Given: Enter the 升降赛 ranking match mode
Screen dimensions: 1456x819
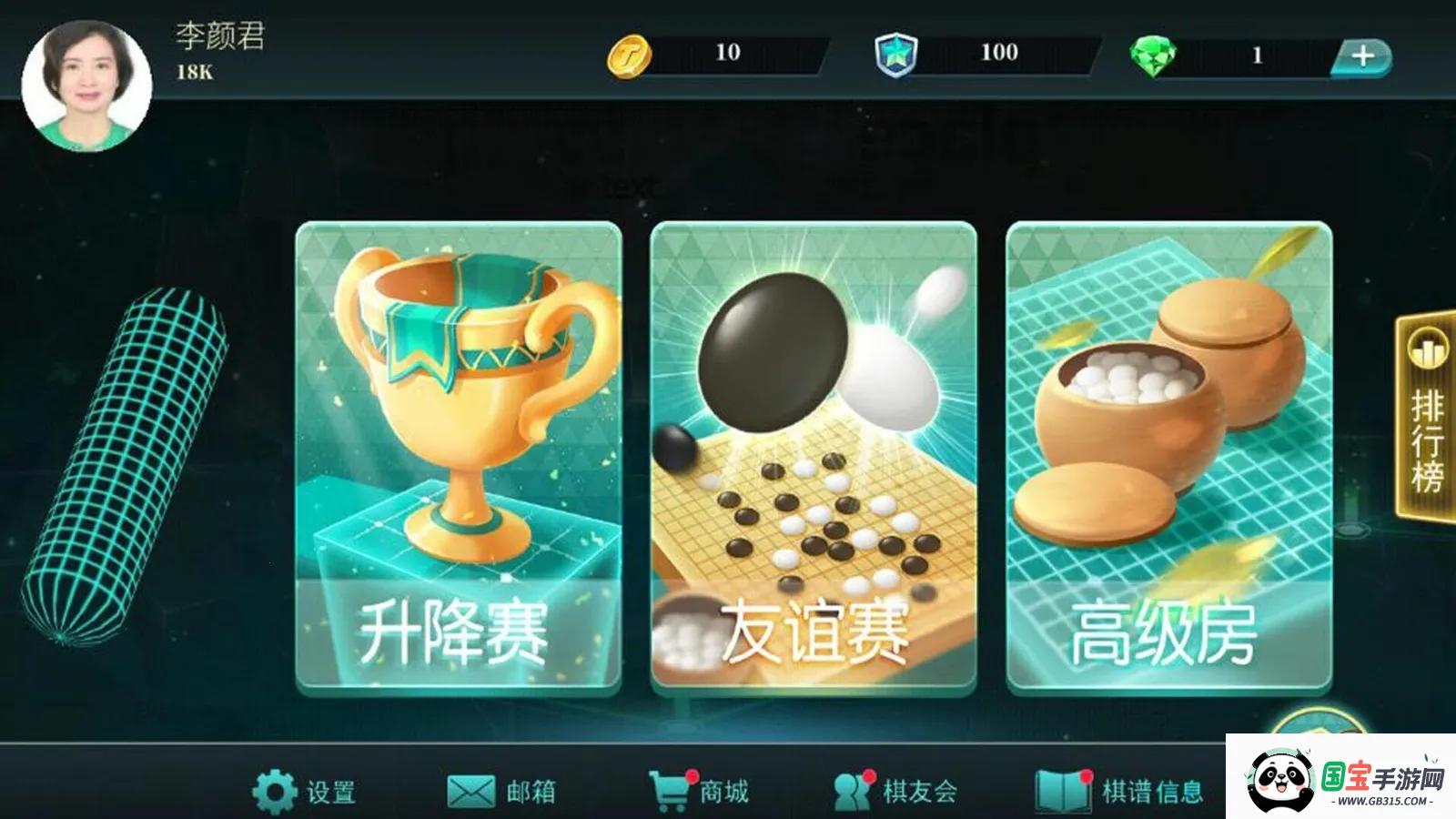Looking at the screenshot, I should [456, 455].
